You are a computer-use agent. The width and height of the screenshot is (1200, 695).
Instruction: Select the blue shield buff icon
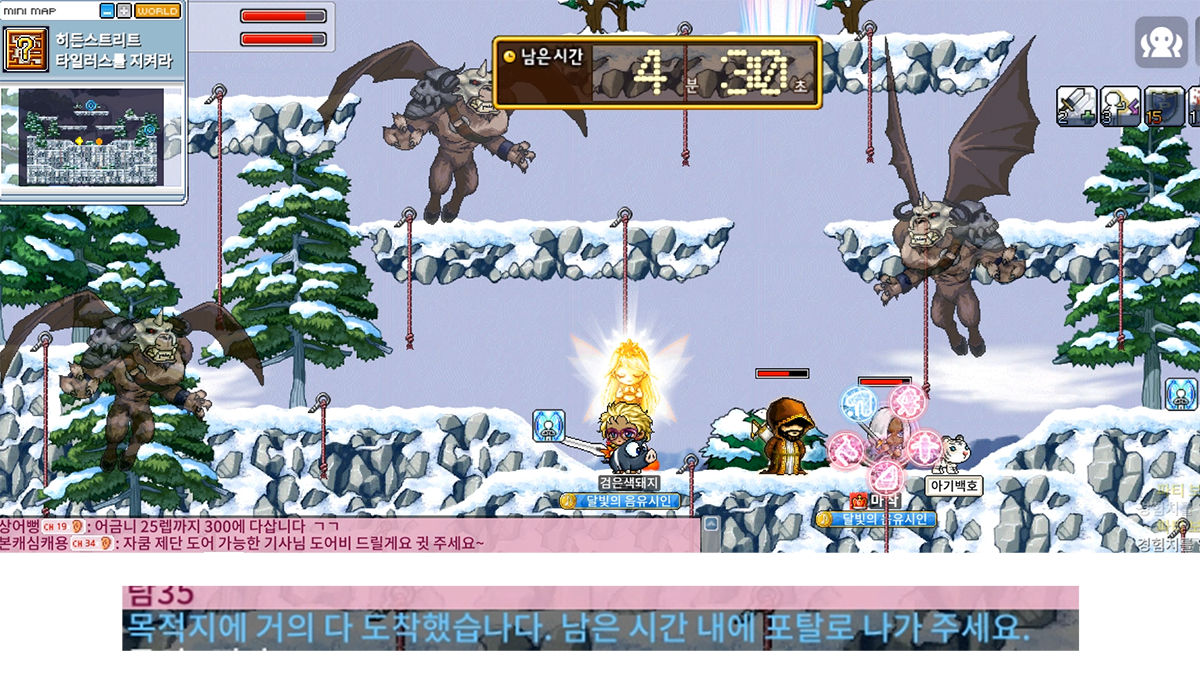1163,106
